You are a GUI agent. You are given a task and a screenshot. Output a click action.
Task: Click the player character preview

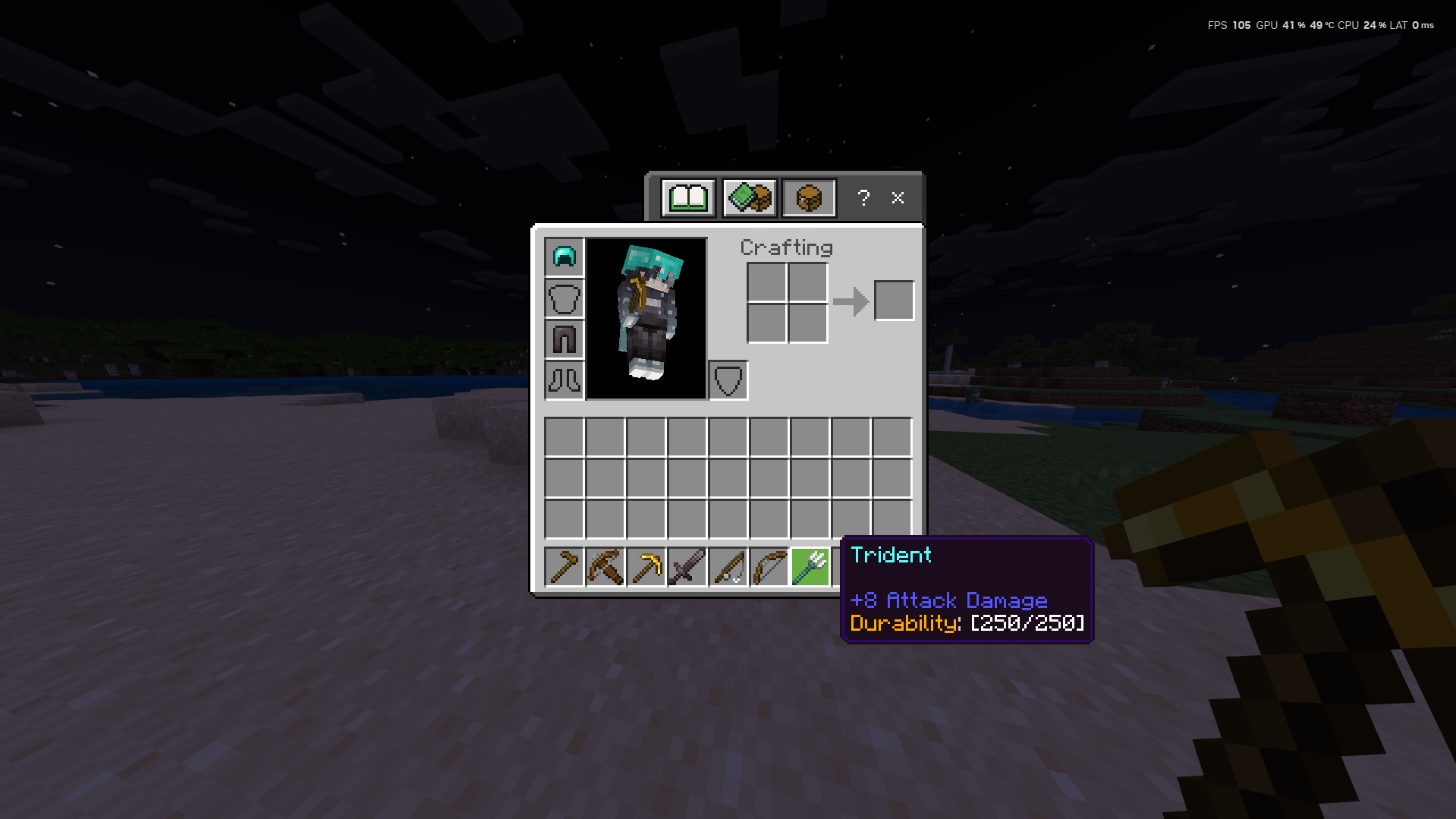646,319
